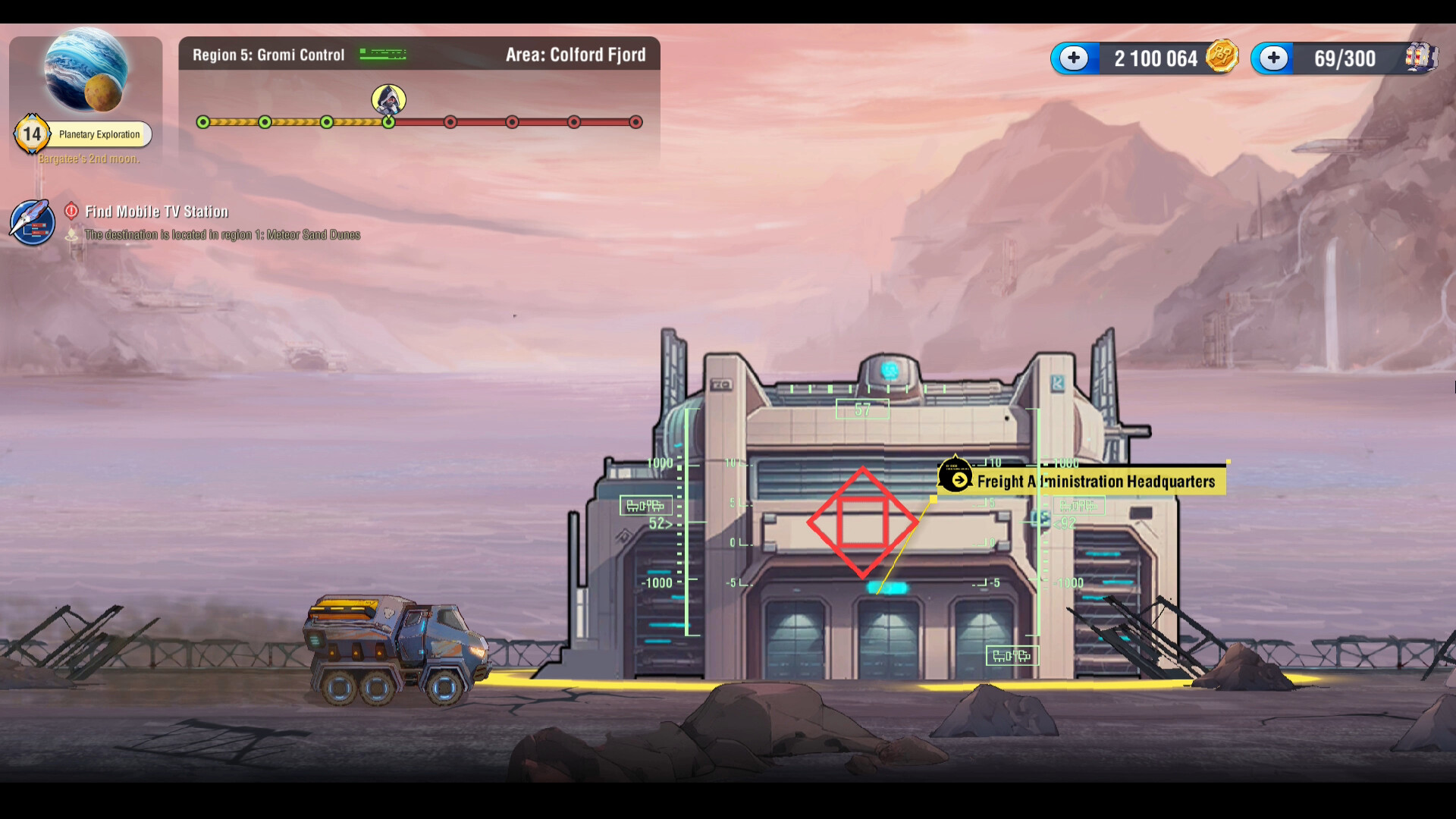Select the first green checkpoint on the route
The image size is (1456, 819).
click(202, 121)
